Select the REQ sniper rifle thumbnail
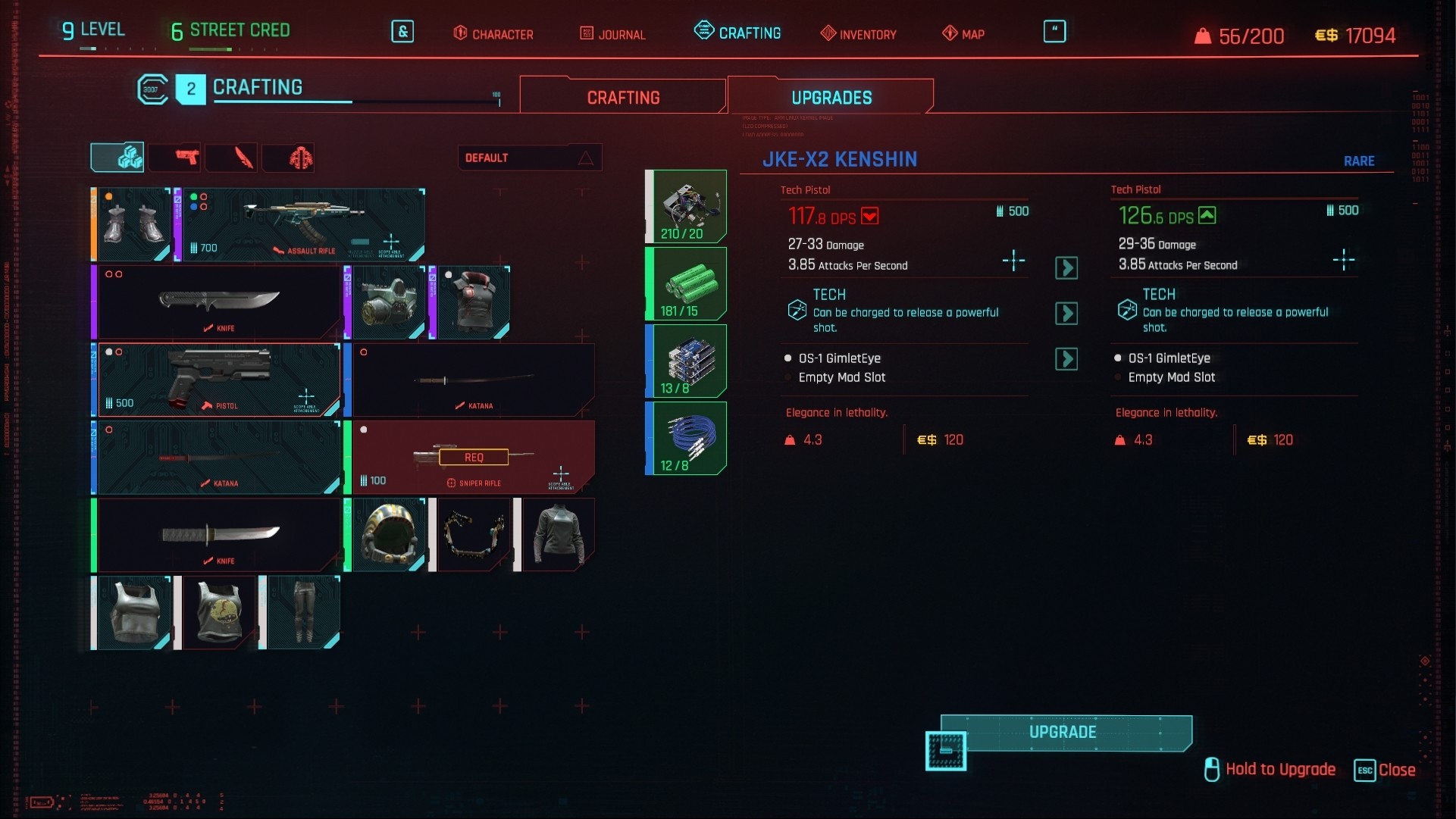 click(x=472, y=457)
